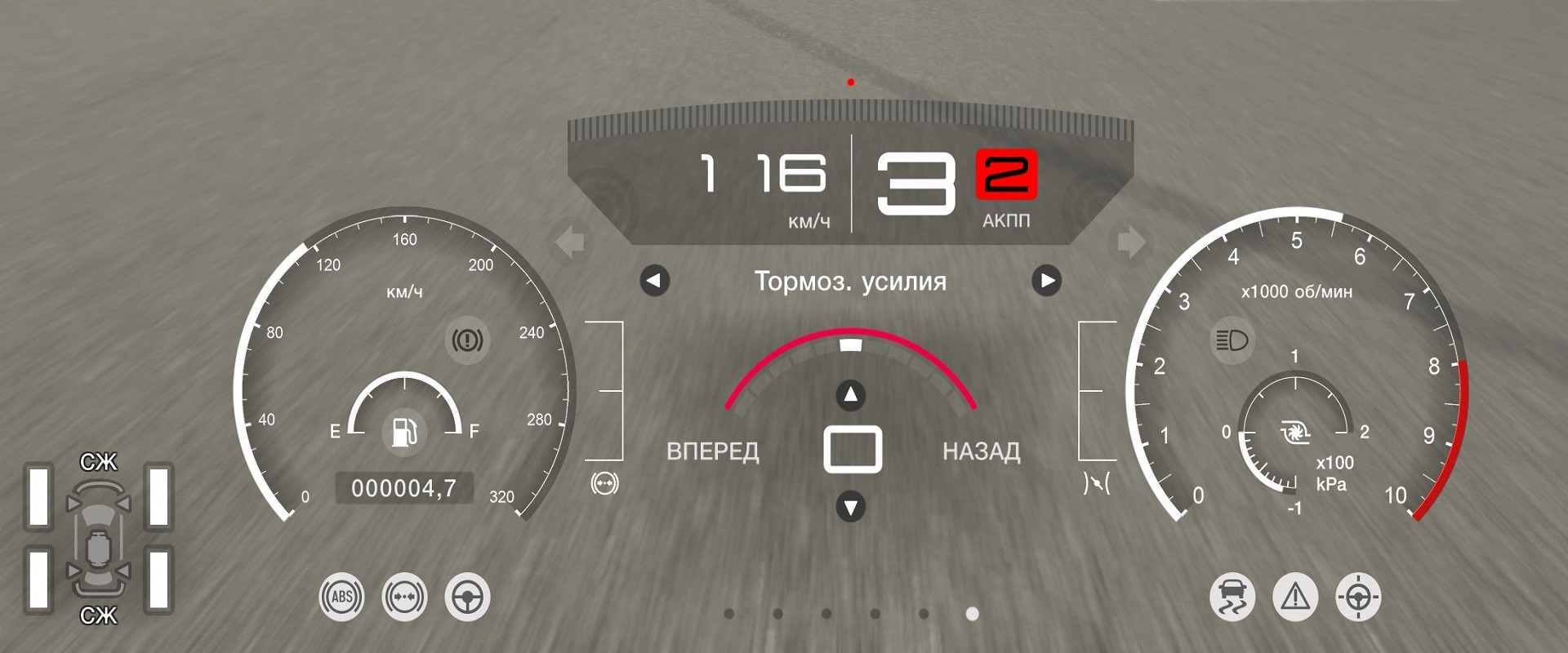Toggle the crosshair target icon

[1357, 597]
